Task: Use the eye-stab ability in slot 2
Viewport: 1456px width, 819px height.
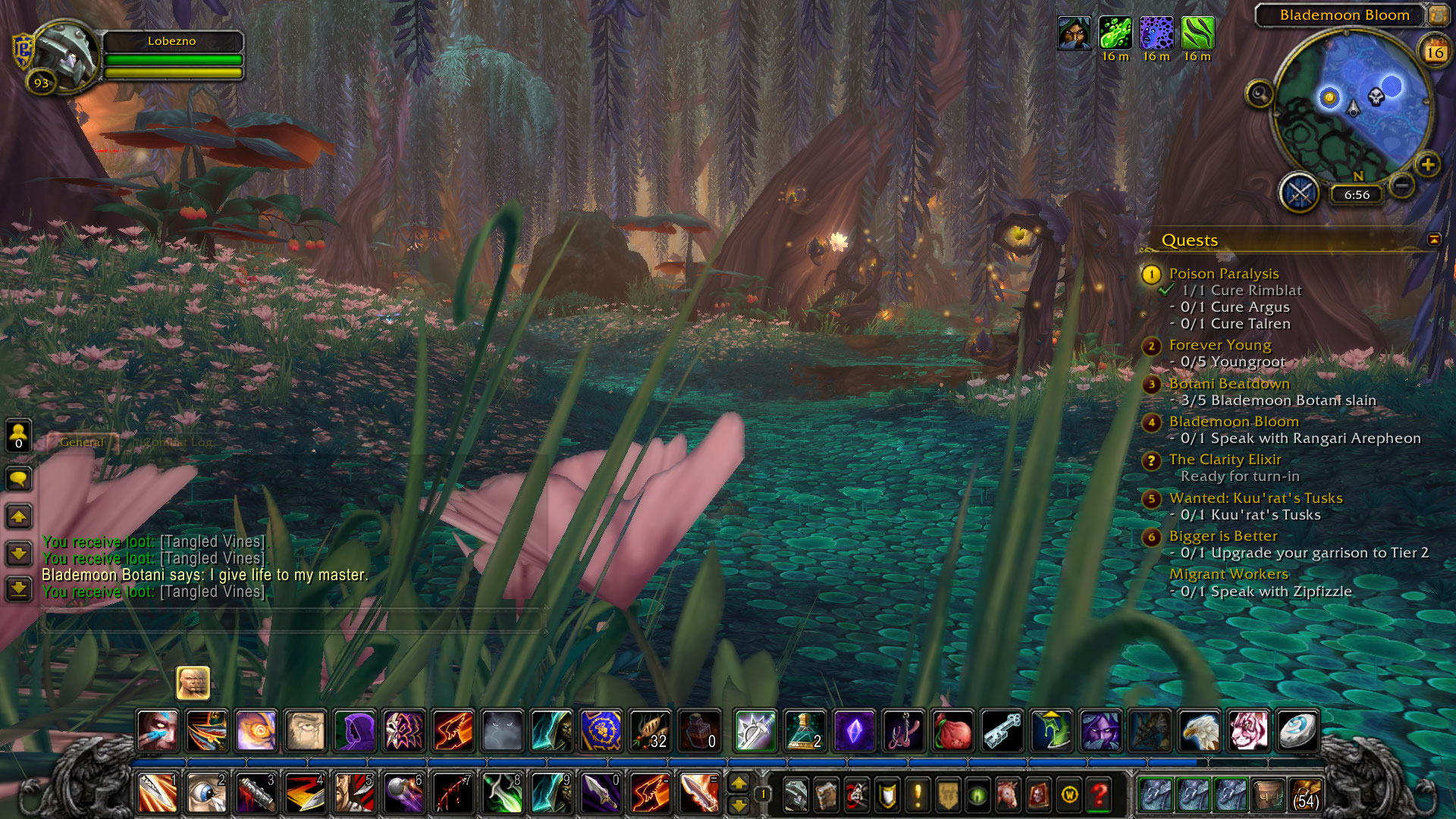Action: point(206,793)
